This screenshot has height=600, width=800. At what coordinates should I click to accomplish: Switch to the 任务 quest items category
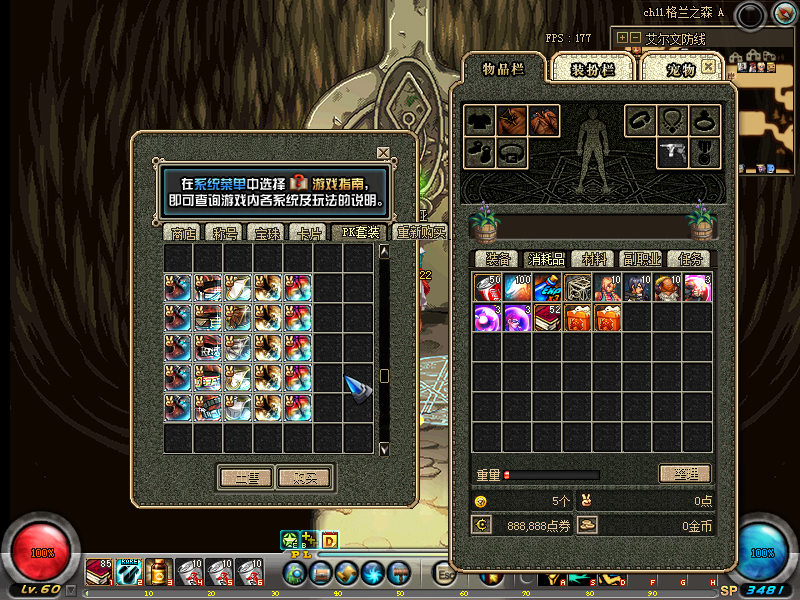point(689,259)
